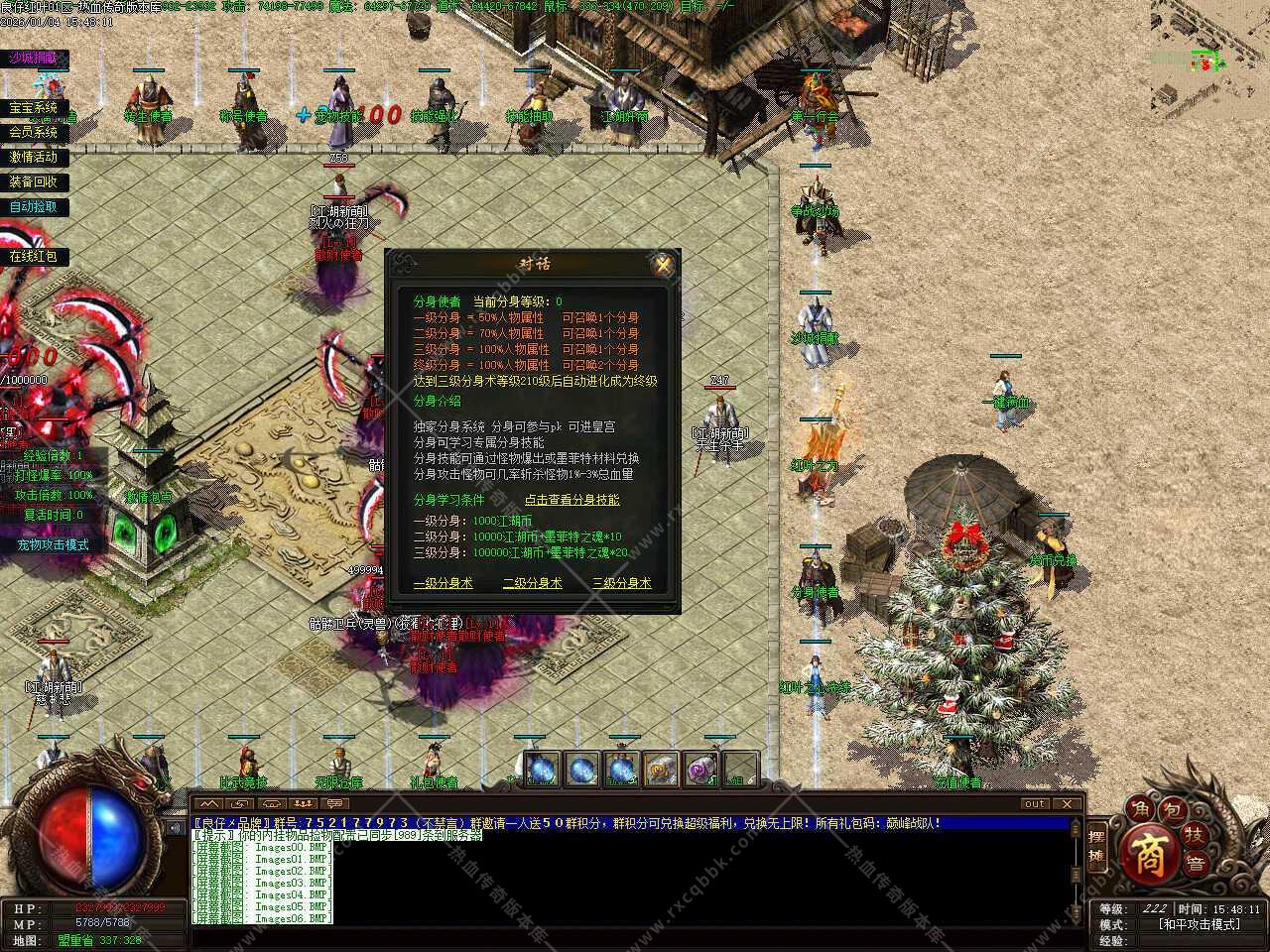This screenshot has width=1270, height=952.
Task: Choose 二级分身术 in the dialog
Action: [532, 583]
